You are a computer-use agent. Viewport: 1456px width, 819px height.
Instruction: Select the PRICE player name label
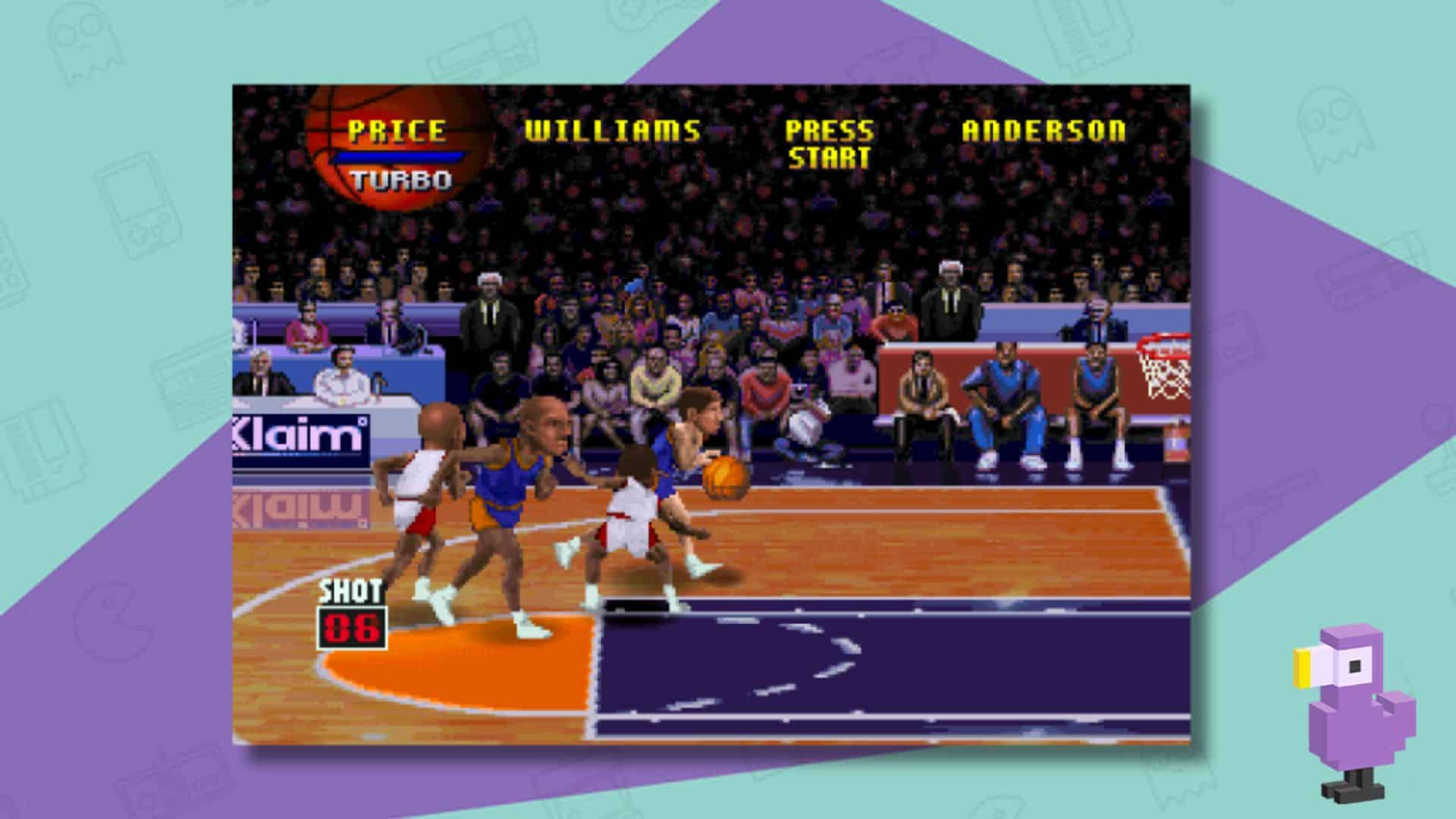[396, 130]
